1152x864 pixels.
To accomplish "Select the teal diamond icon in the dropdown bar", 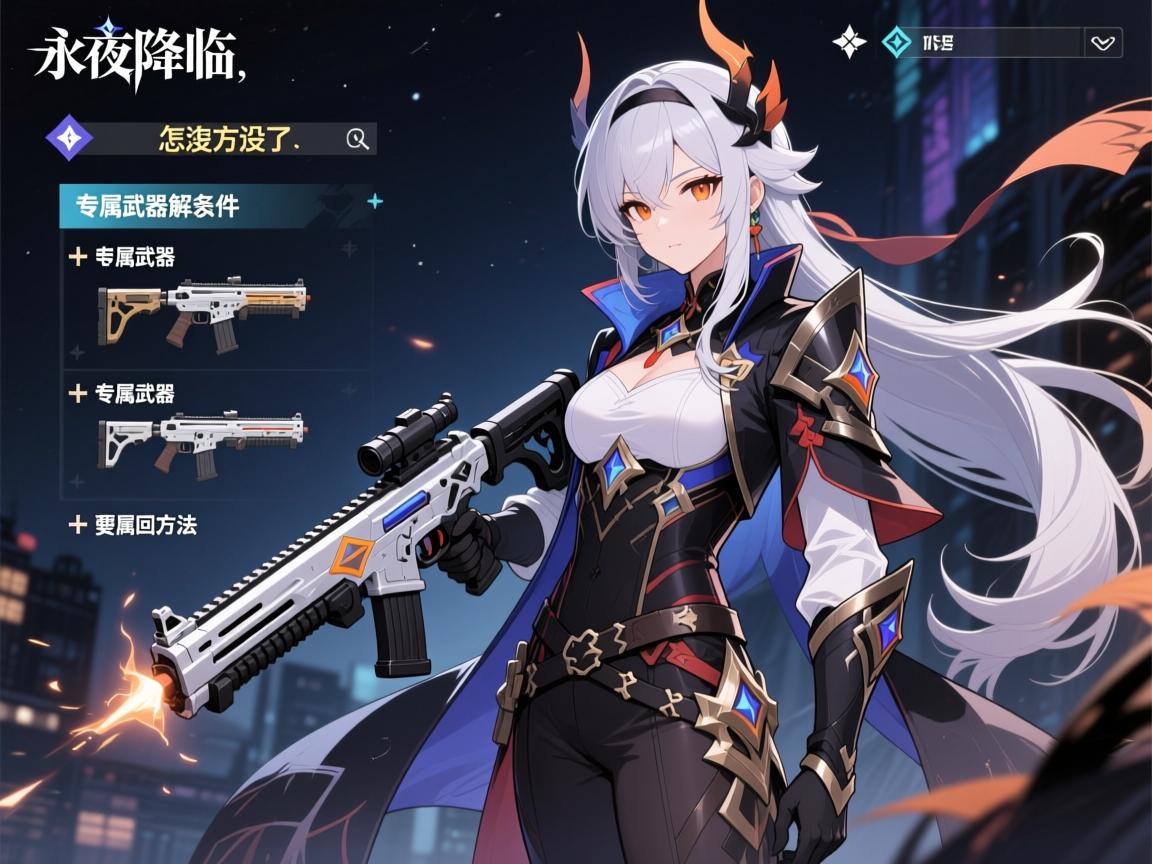I will tap(896, 42).
